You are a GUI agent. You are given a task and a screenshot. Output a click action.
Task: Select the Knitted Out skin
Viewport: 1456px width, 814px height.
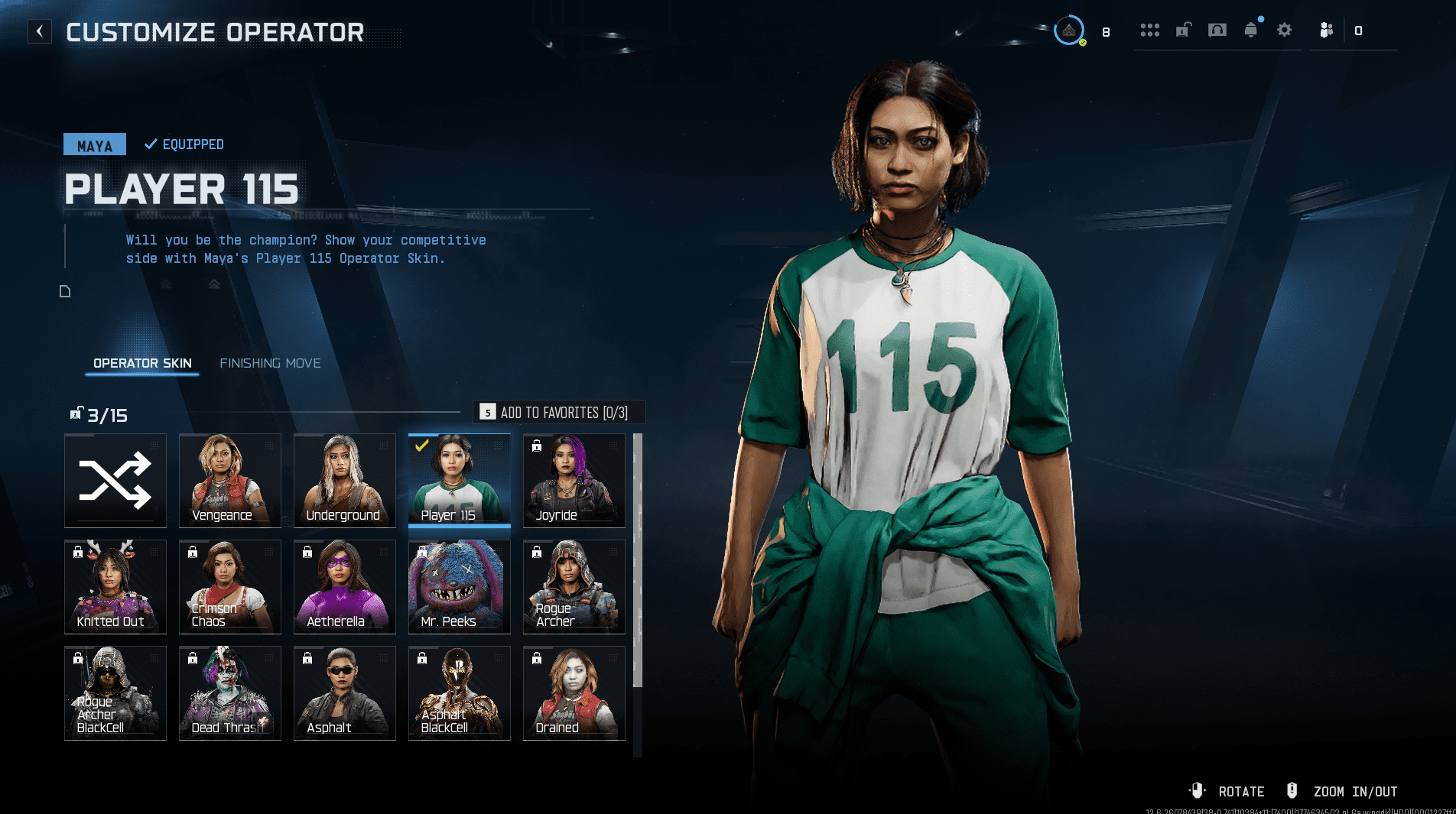point(115,587)
